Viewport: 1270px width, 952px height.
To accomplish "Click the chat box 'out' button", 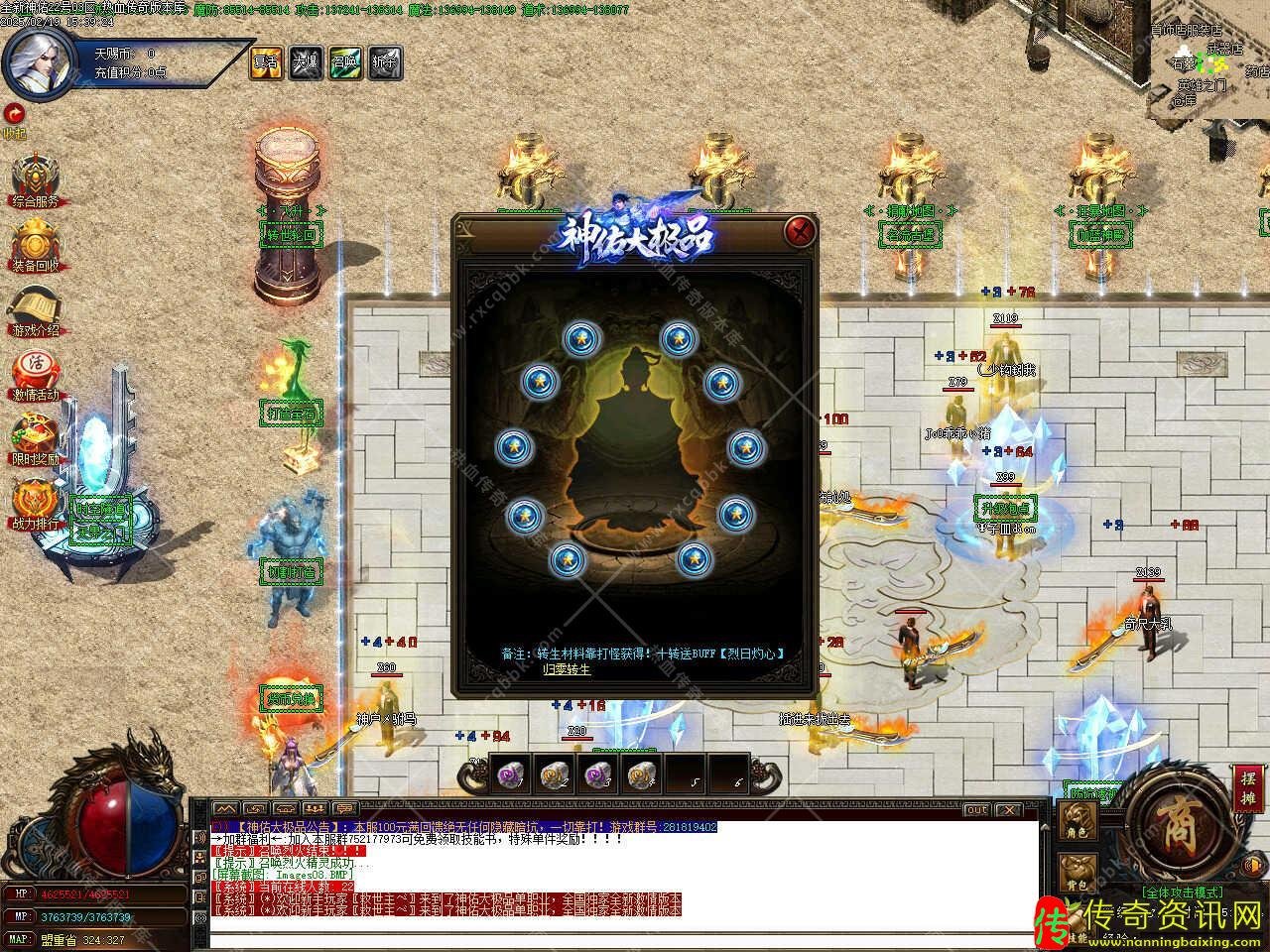I will [x=977, y=809].
